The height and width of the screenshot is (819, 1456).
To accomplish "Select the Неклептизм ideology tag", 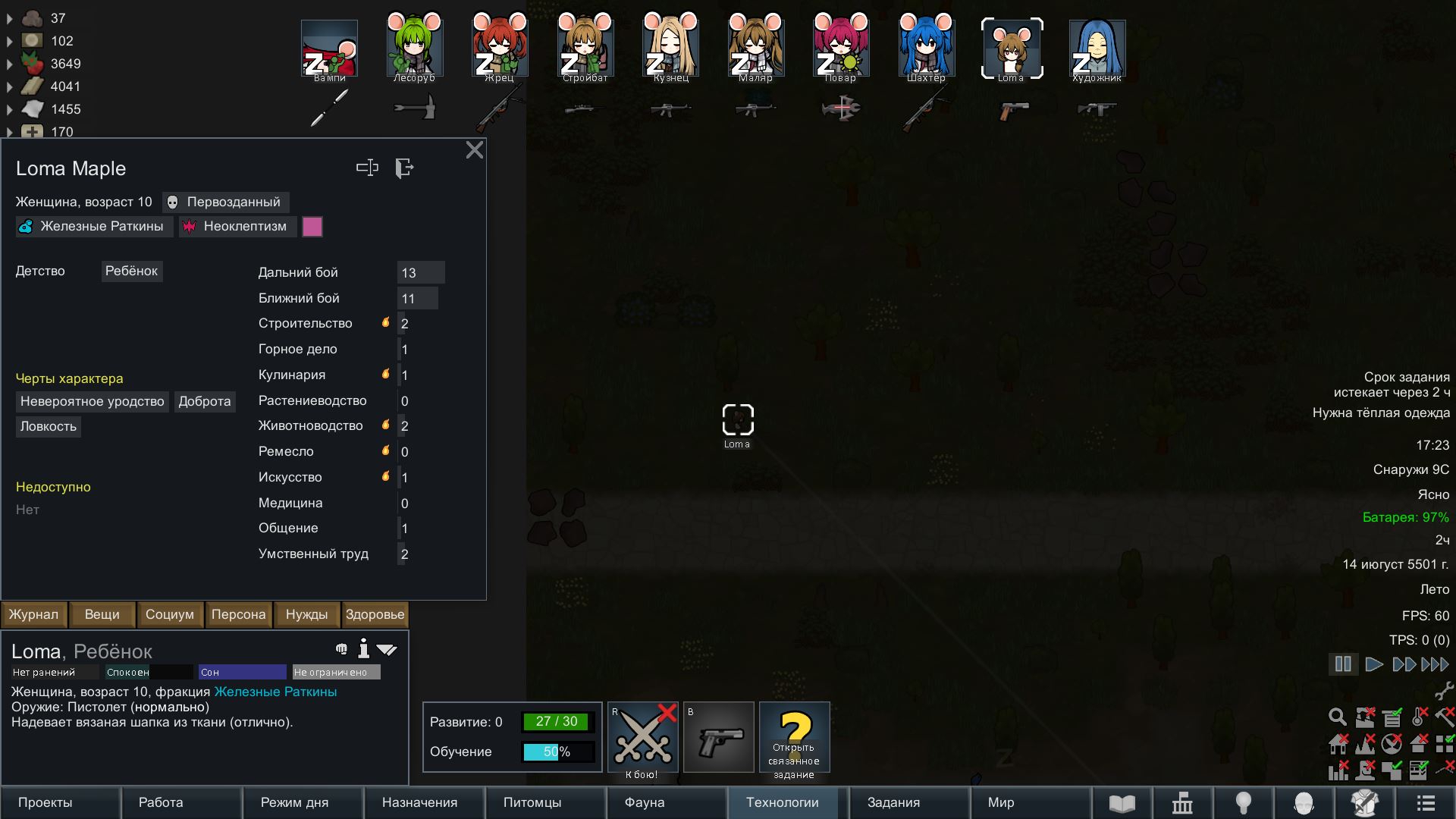I will (237, 226).
